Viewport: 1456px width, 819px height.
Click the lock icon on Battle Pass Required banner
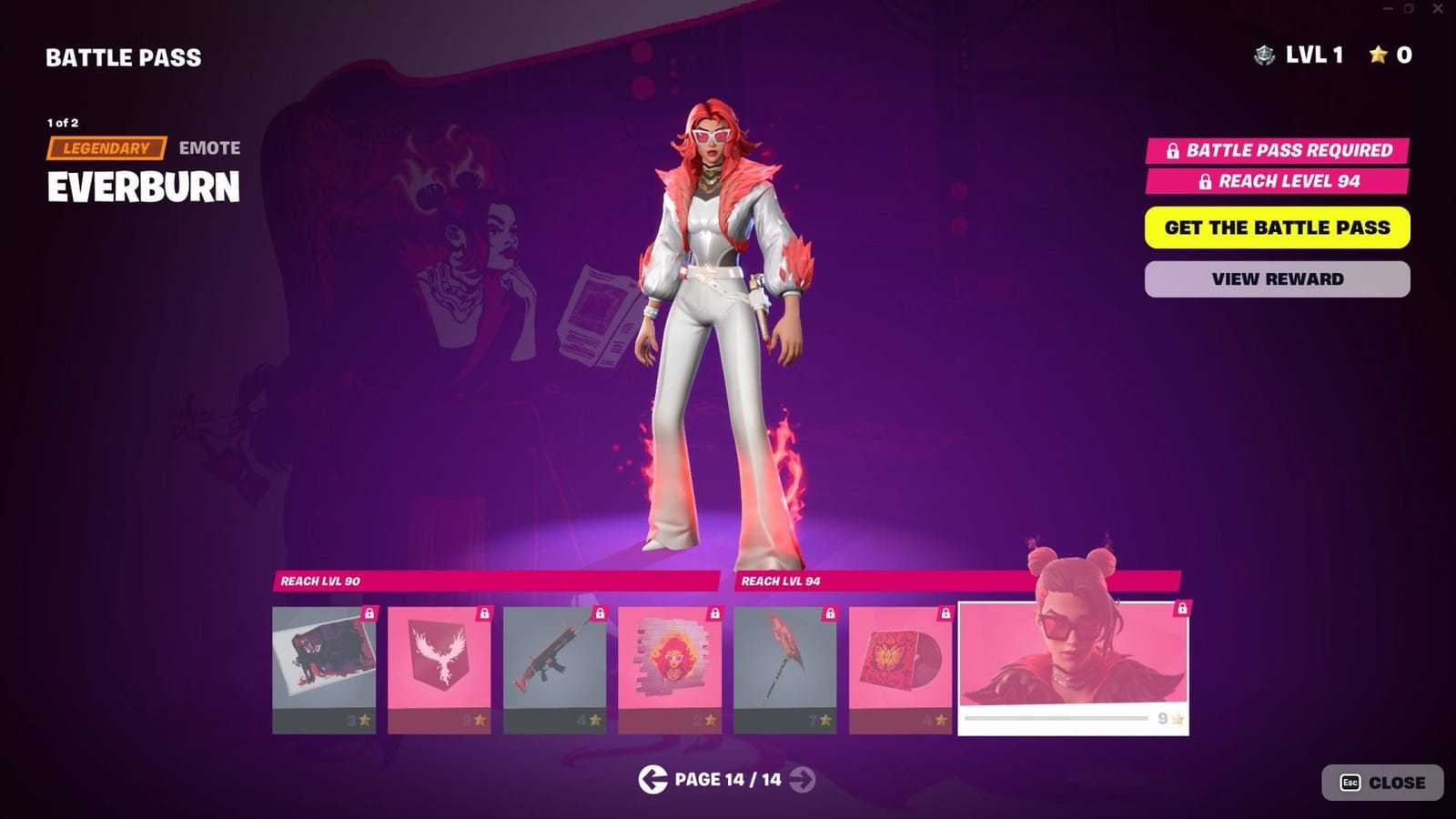[1173, 149]
